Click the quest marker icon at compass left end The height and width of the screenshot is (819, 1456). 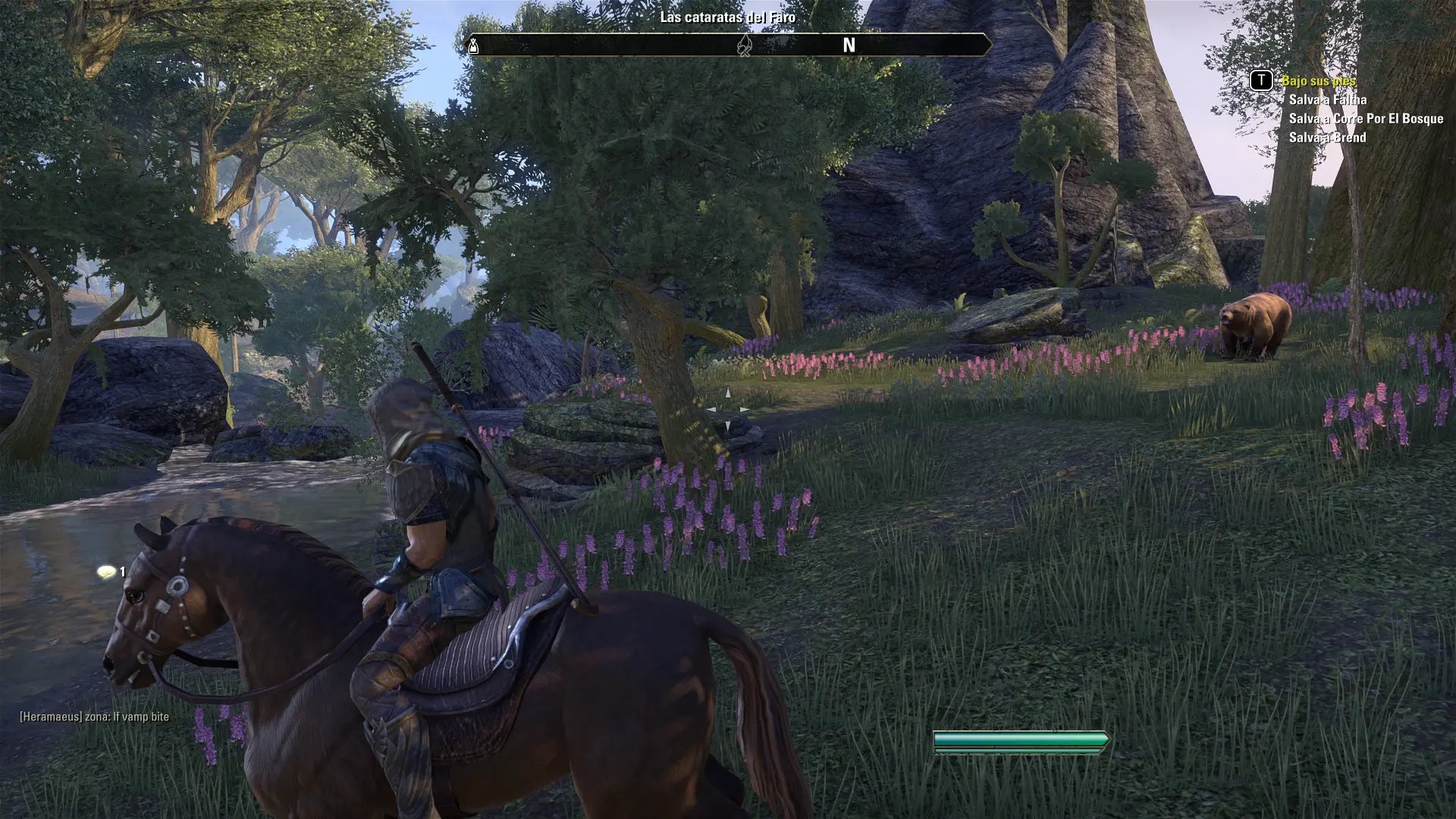point(473,46)
